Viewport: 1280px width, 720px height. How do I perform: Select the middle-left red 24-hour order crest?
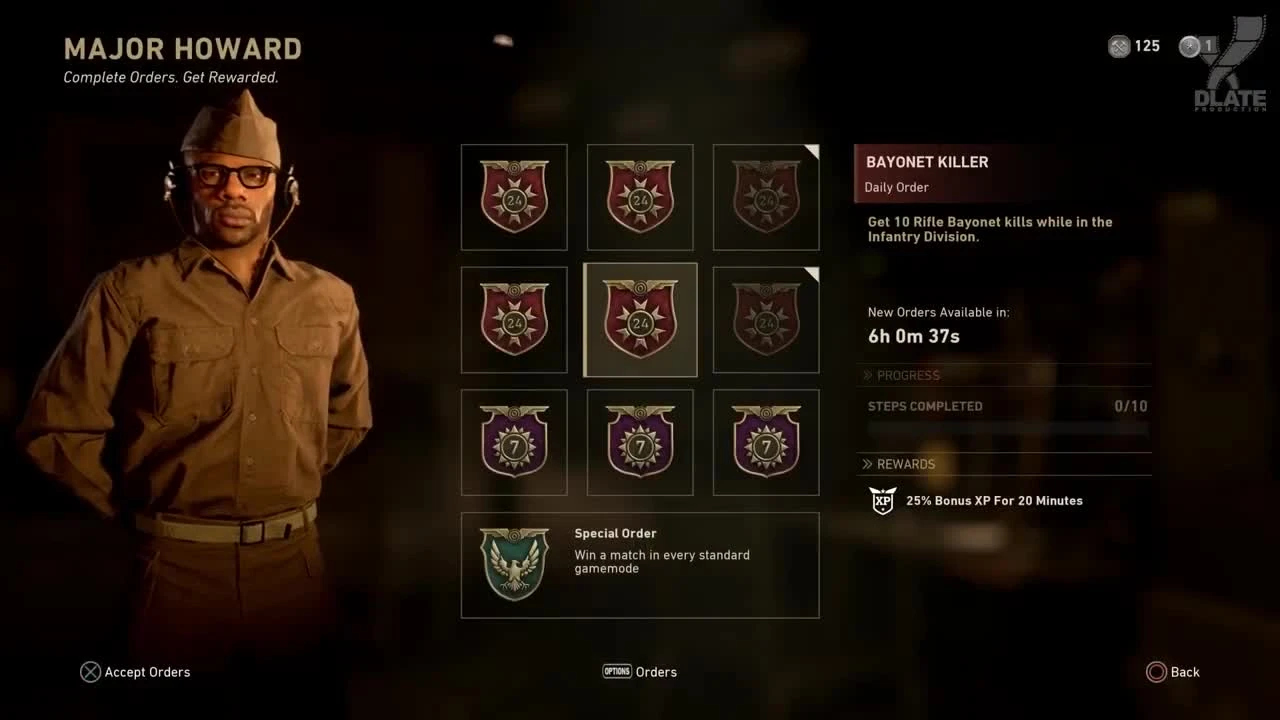[514, 319]
